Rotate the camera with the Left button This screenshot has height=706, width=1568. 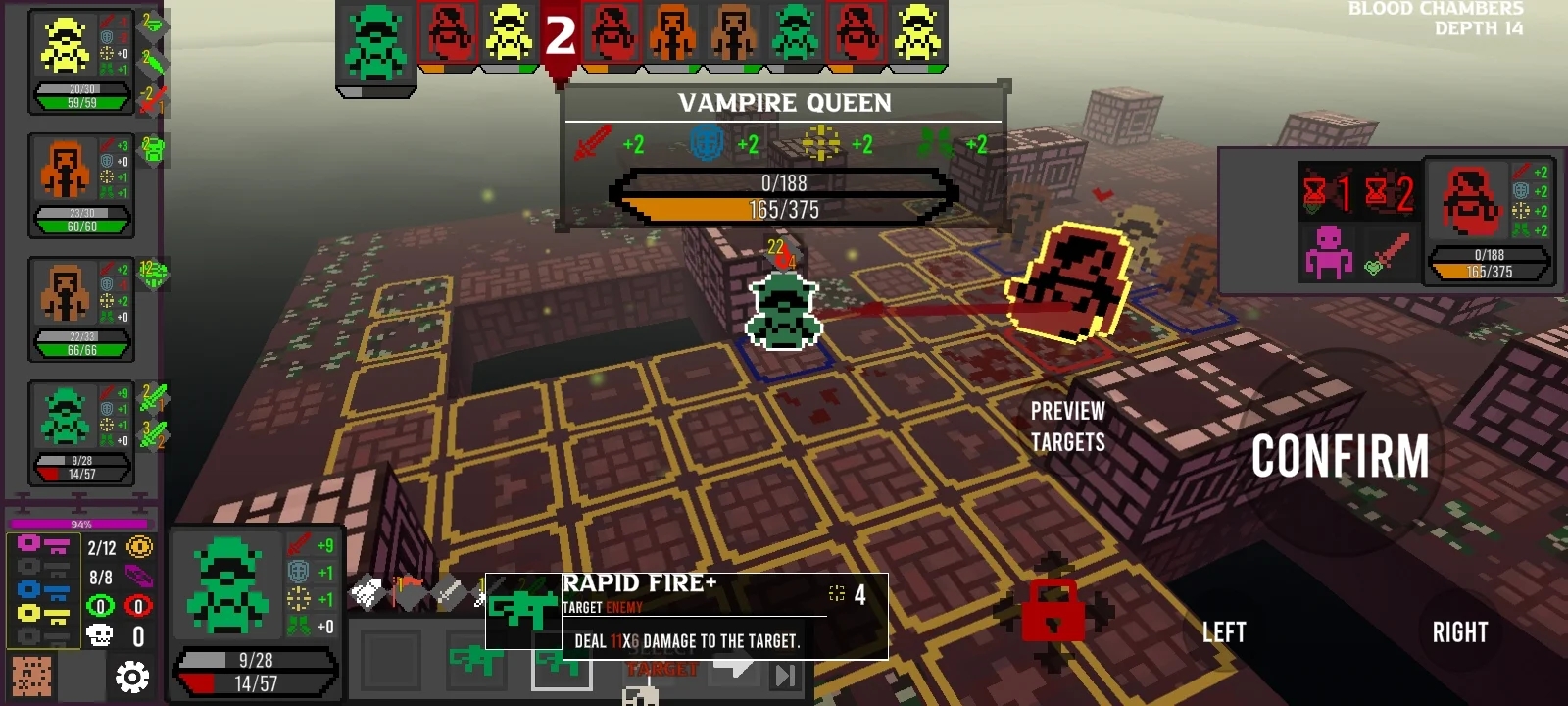tap(1224, 632)
